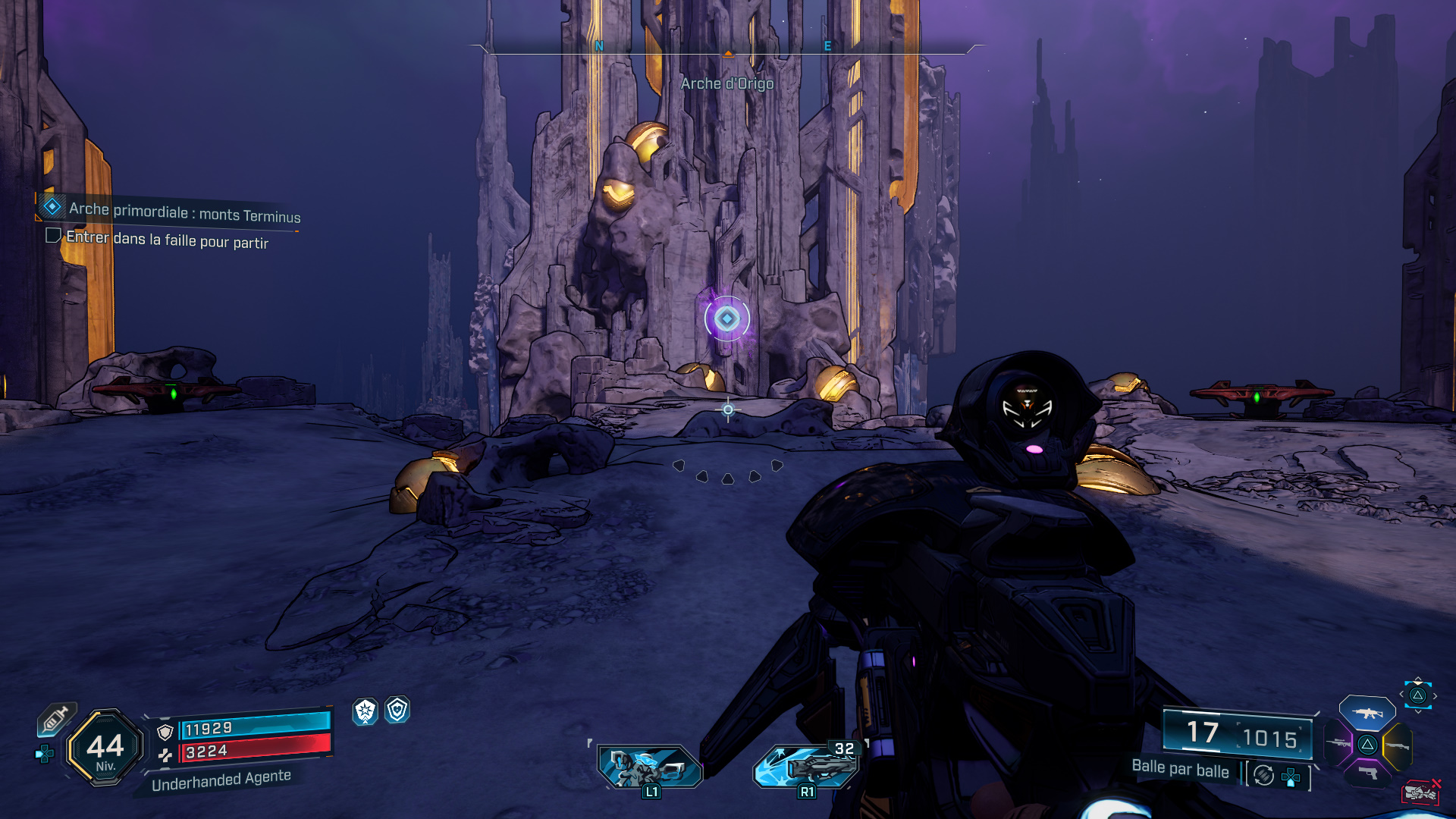Select the heart shield buff icon

[397, 711]
